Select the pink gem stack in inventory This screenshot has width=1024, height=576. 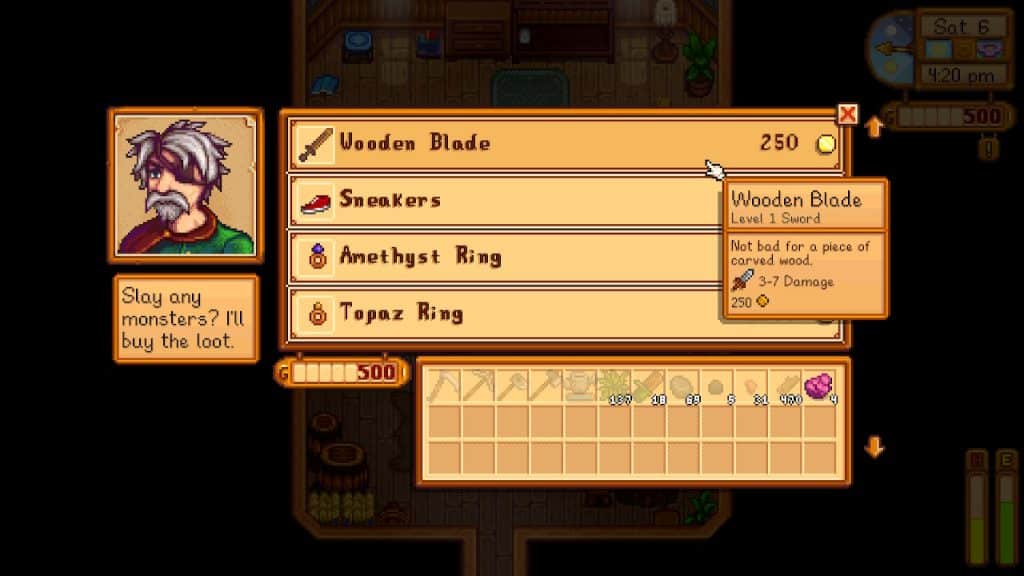(x=818, y=386)
